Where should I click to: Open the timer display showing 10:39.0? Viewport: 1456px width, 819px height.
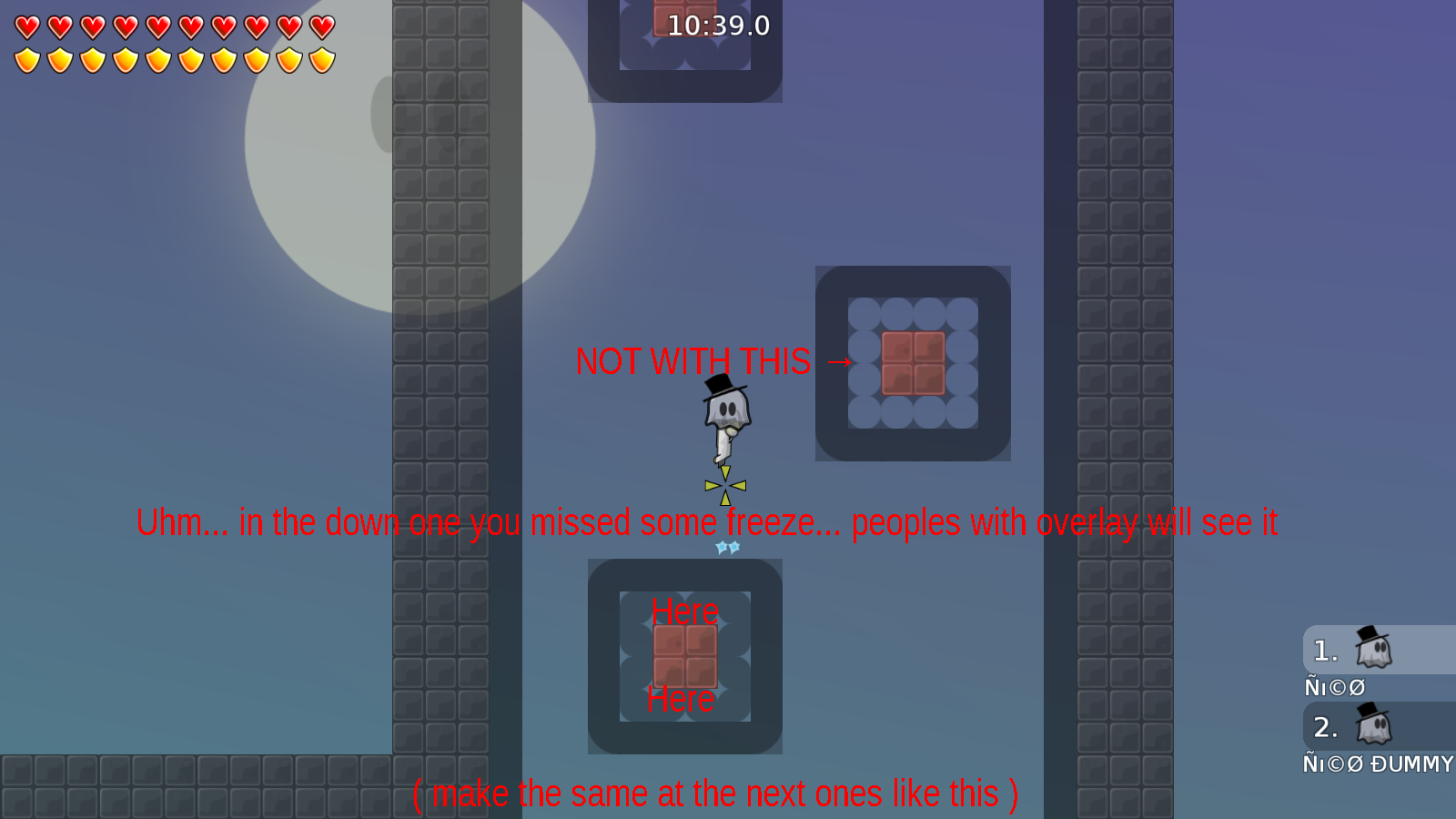pos(718,26)
